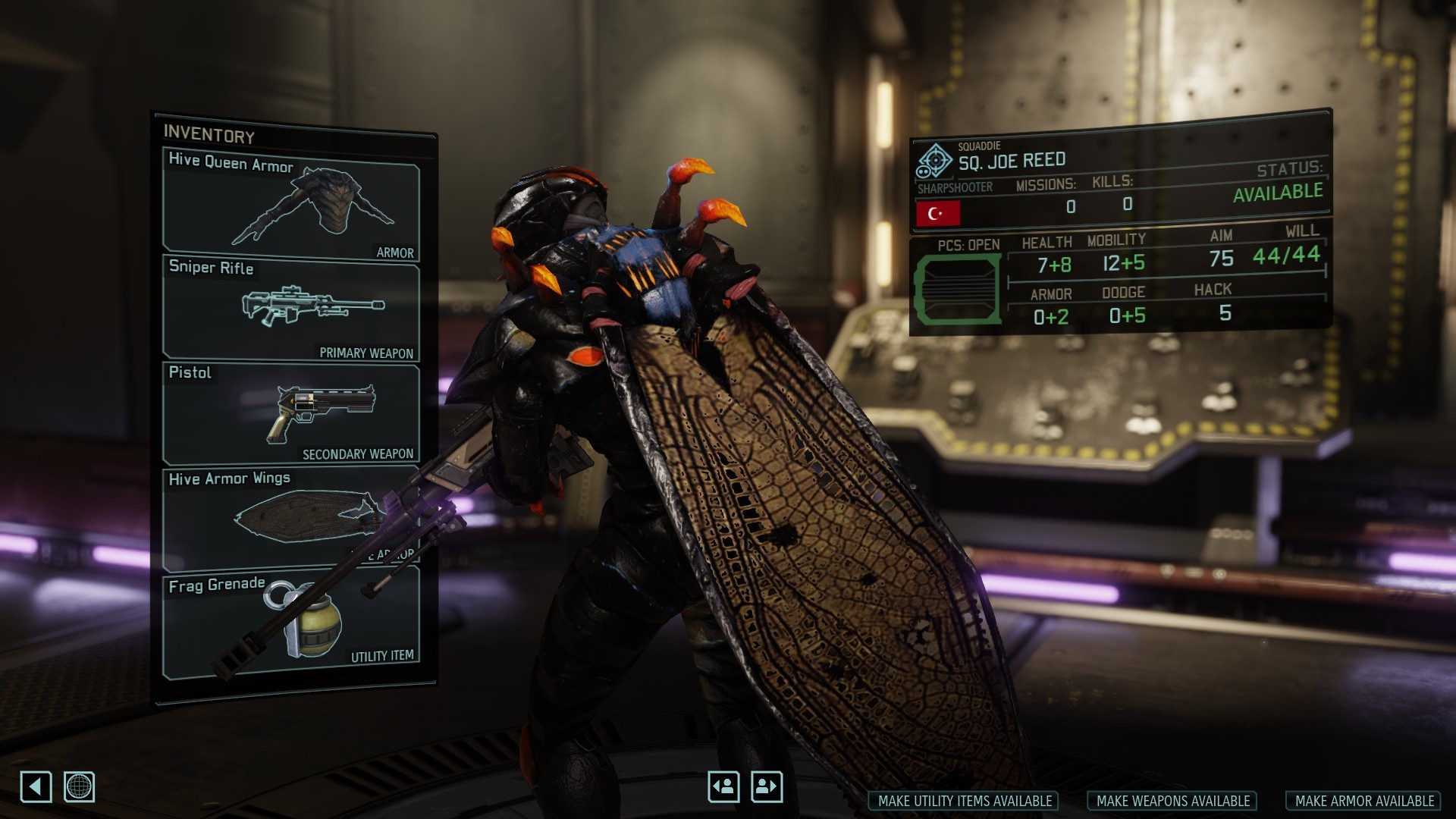The width and height of the screenshot is (1456, 819).
Task: Click Make Utility Items Available
Action: click(964, 801)
